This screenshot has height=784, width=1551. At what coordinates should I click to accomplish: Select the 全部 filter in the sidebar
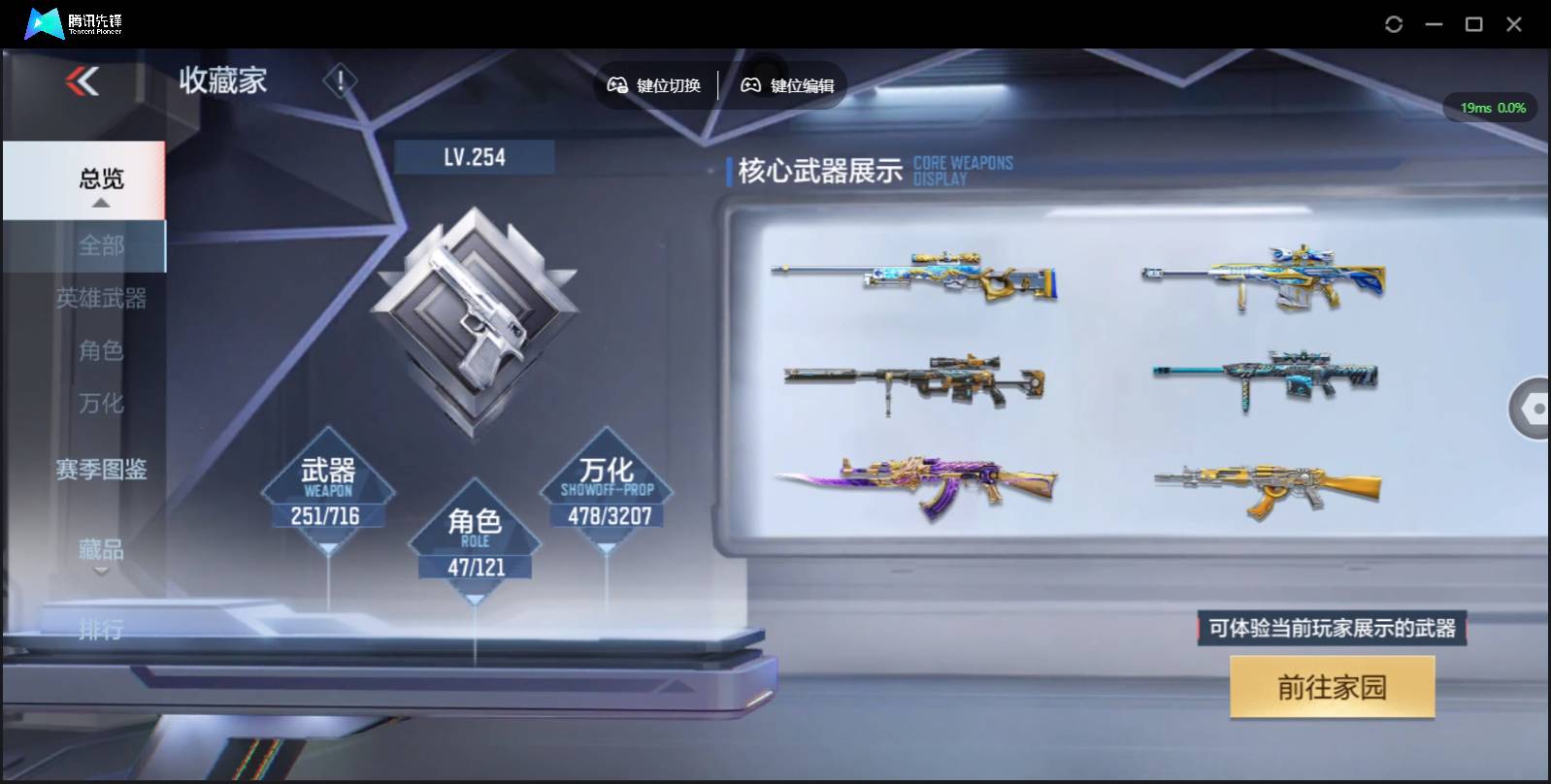tap(101, 246)
